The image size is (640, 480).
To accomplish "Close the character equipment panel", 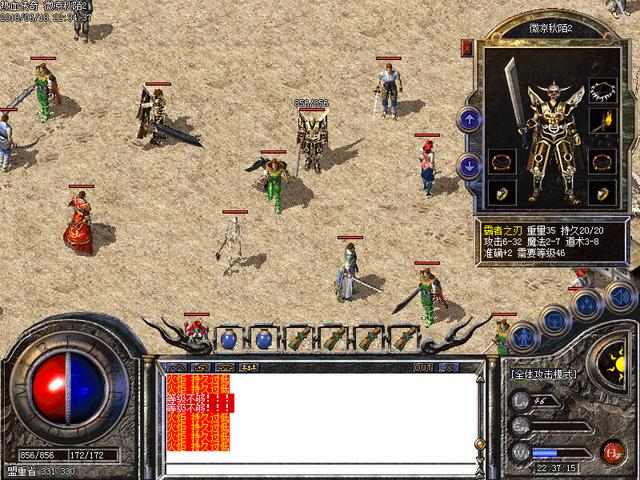I will click(467, 48).
